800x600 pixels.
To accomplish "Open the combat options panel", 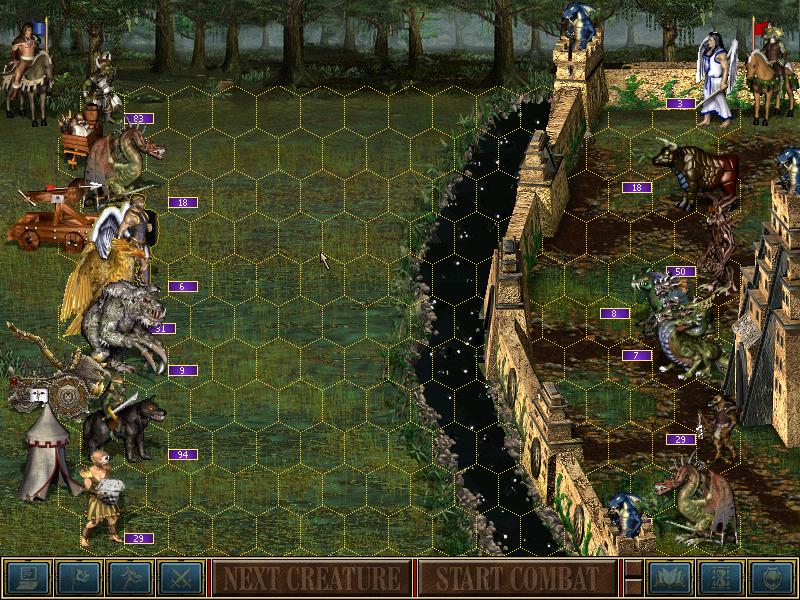I will click(x=27, y=577).
